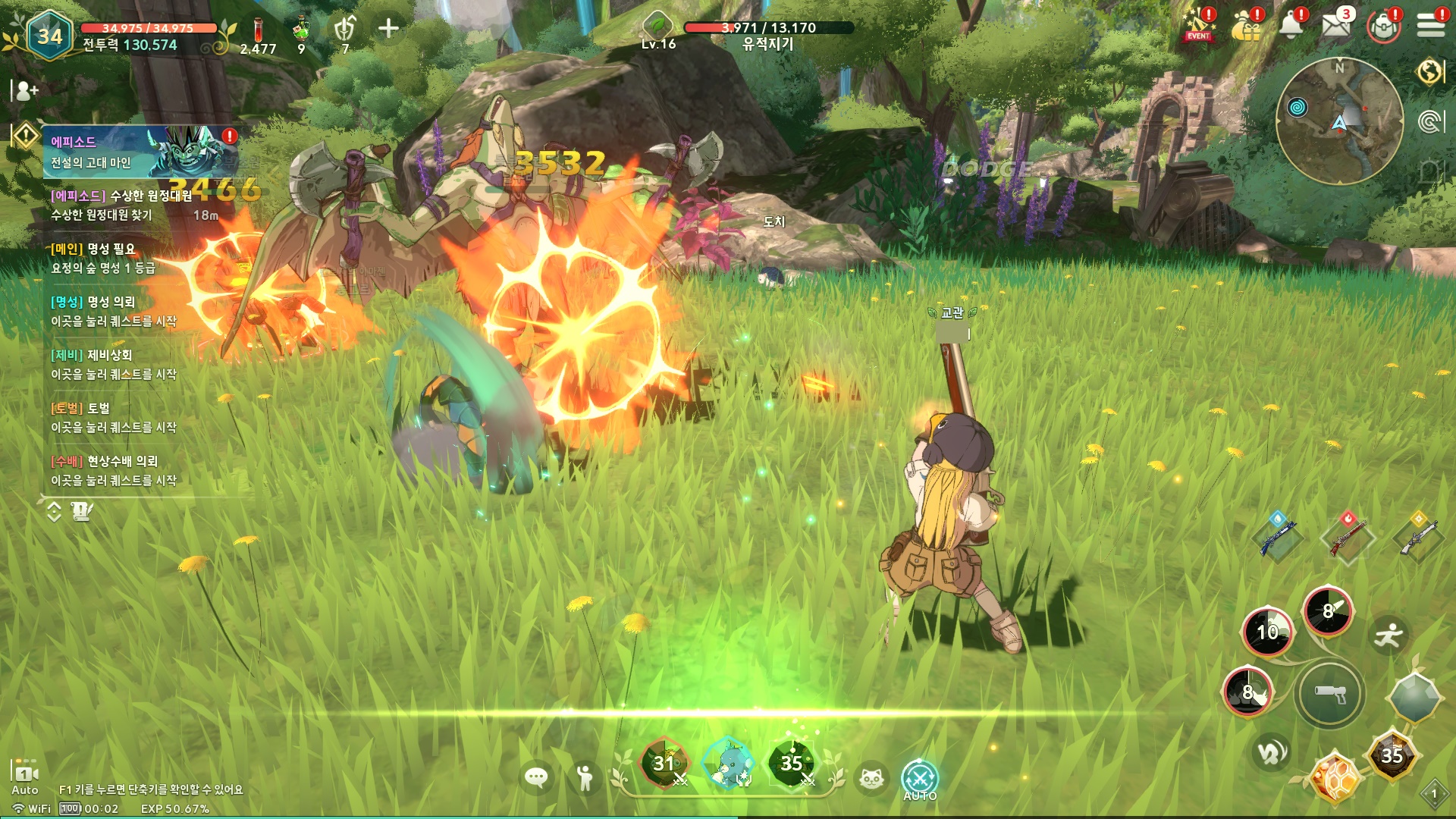Open the cat face familiar icon
This screenshot has width=1456, height=819.
click(871, 778)
